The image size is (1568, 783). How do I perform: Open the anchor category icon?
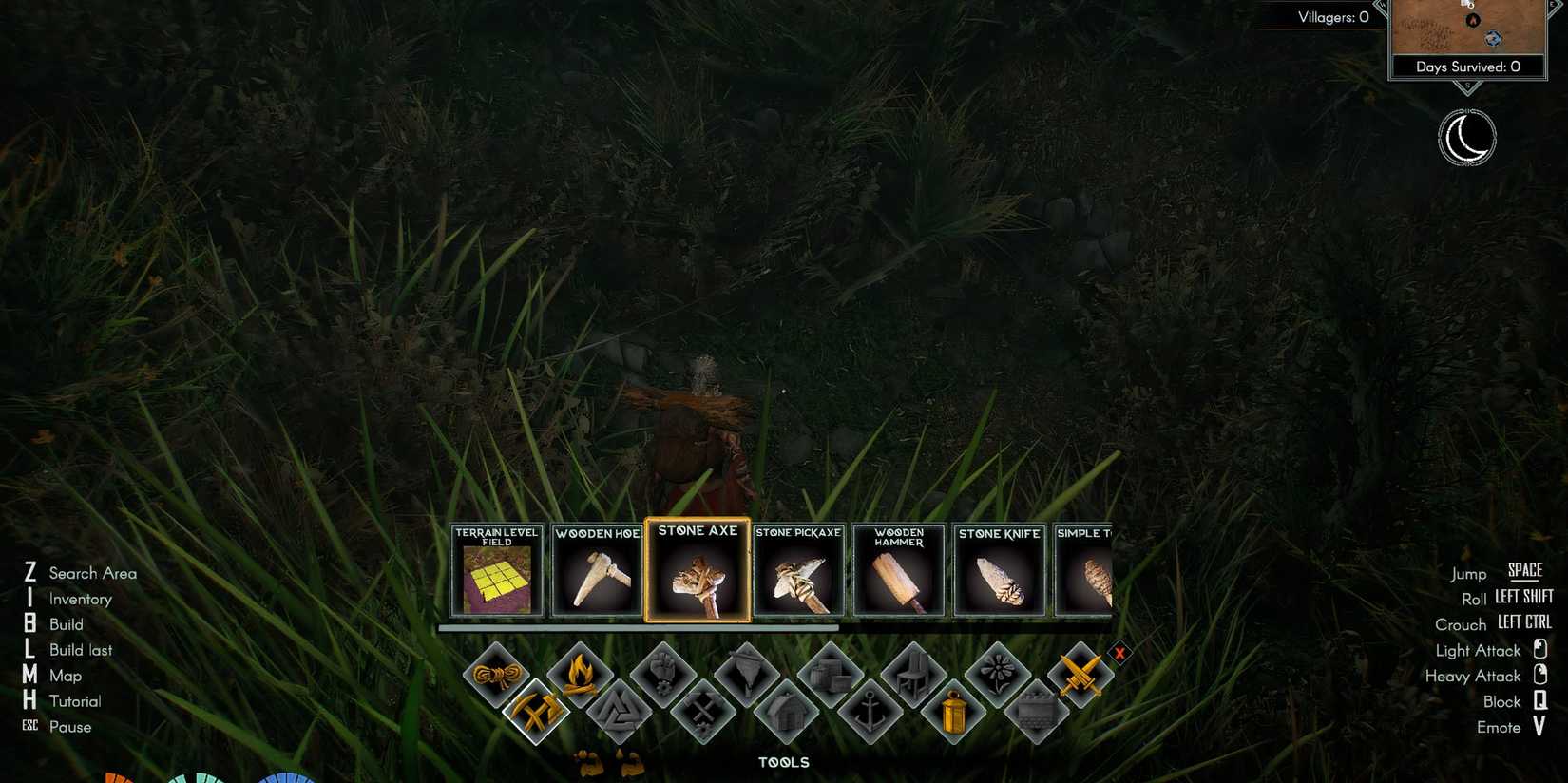point(870,709)
